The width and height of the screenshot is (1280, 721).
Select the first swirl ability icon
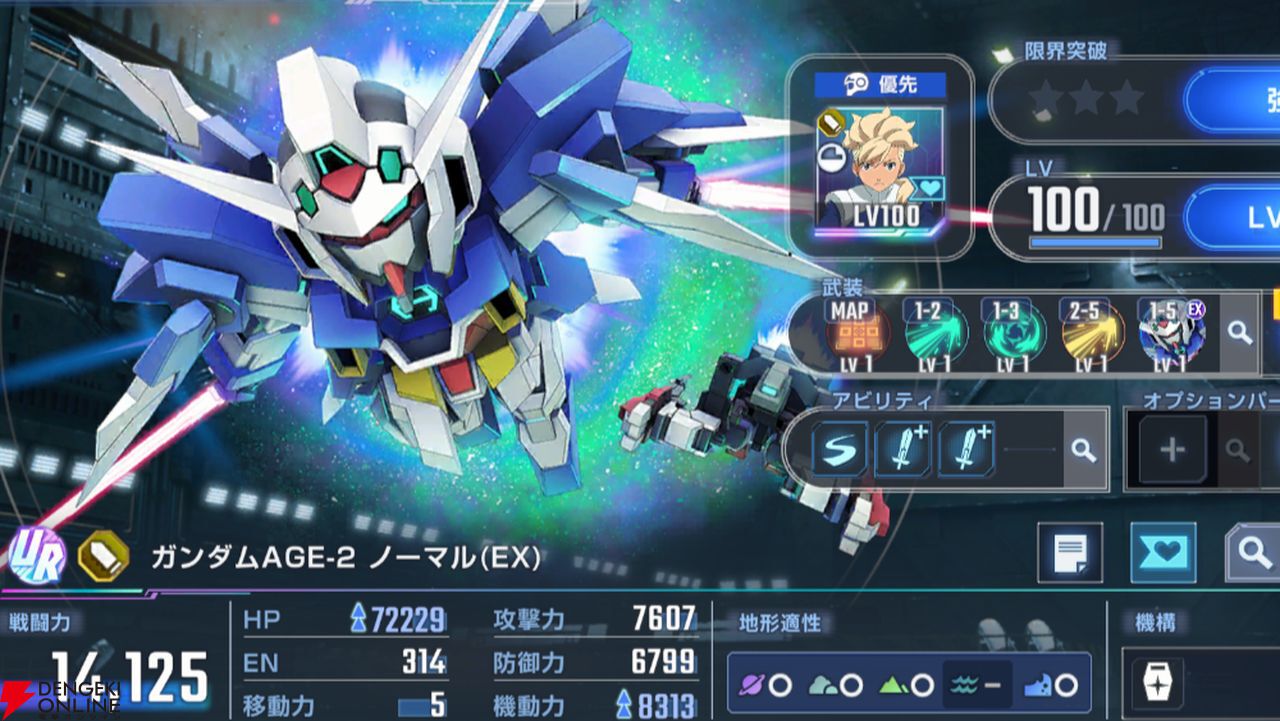[841, 449]
